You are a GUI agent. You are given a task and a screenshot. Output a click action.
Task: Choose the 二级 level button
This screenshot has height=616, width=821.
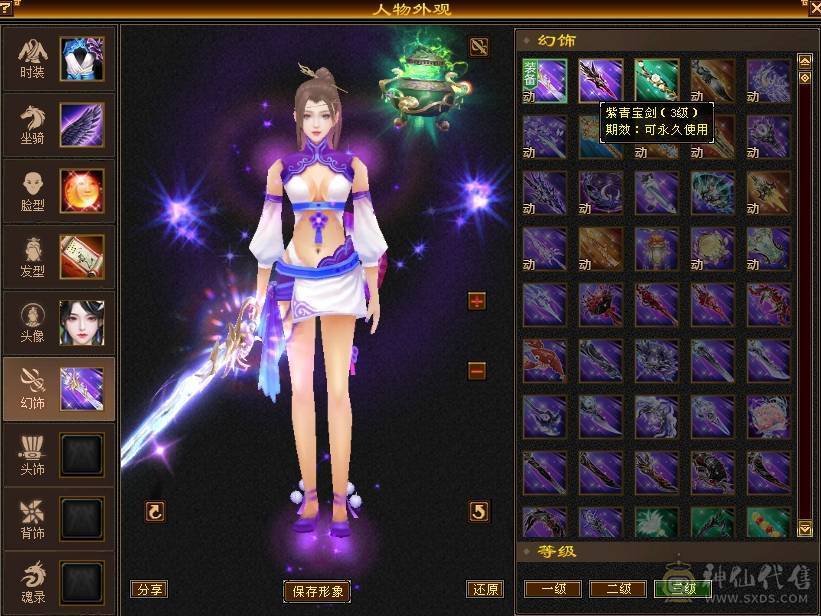(x=617, y=588)
